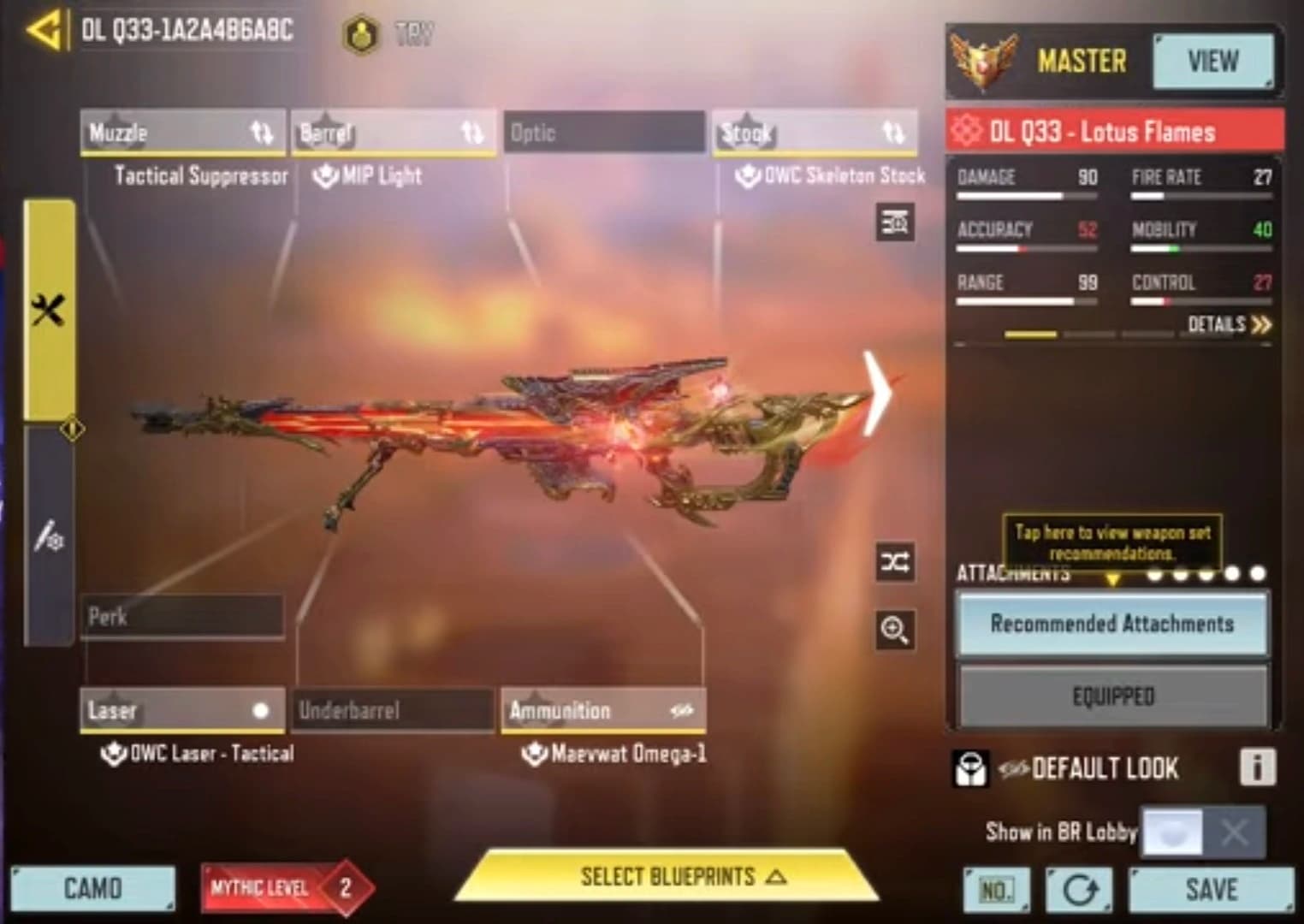Open Recommended Attachments
Viewport: 1304px width, 924px height.
pos(1111,624)
